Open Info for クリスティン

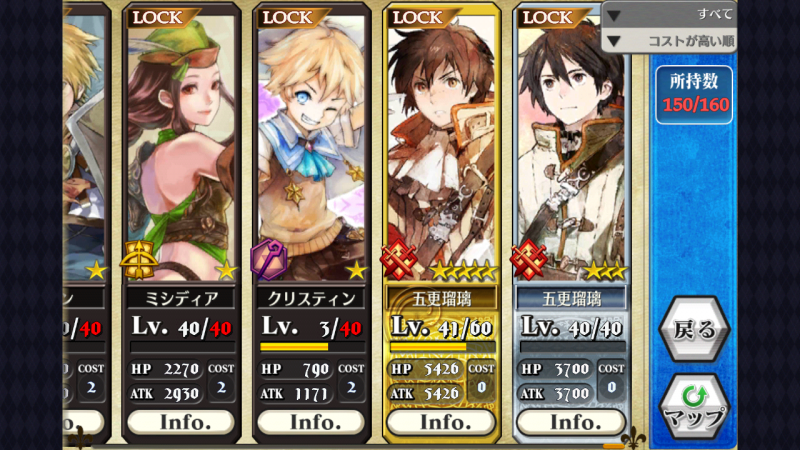tap(314, 421)
